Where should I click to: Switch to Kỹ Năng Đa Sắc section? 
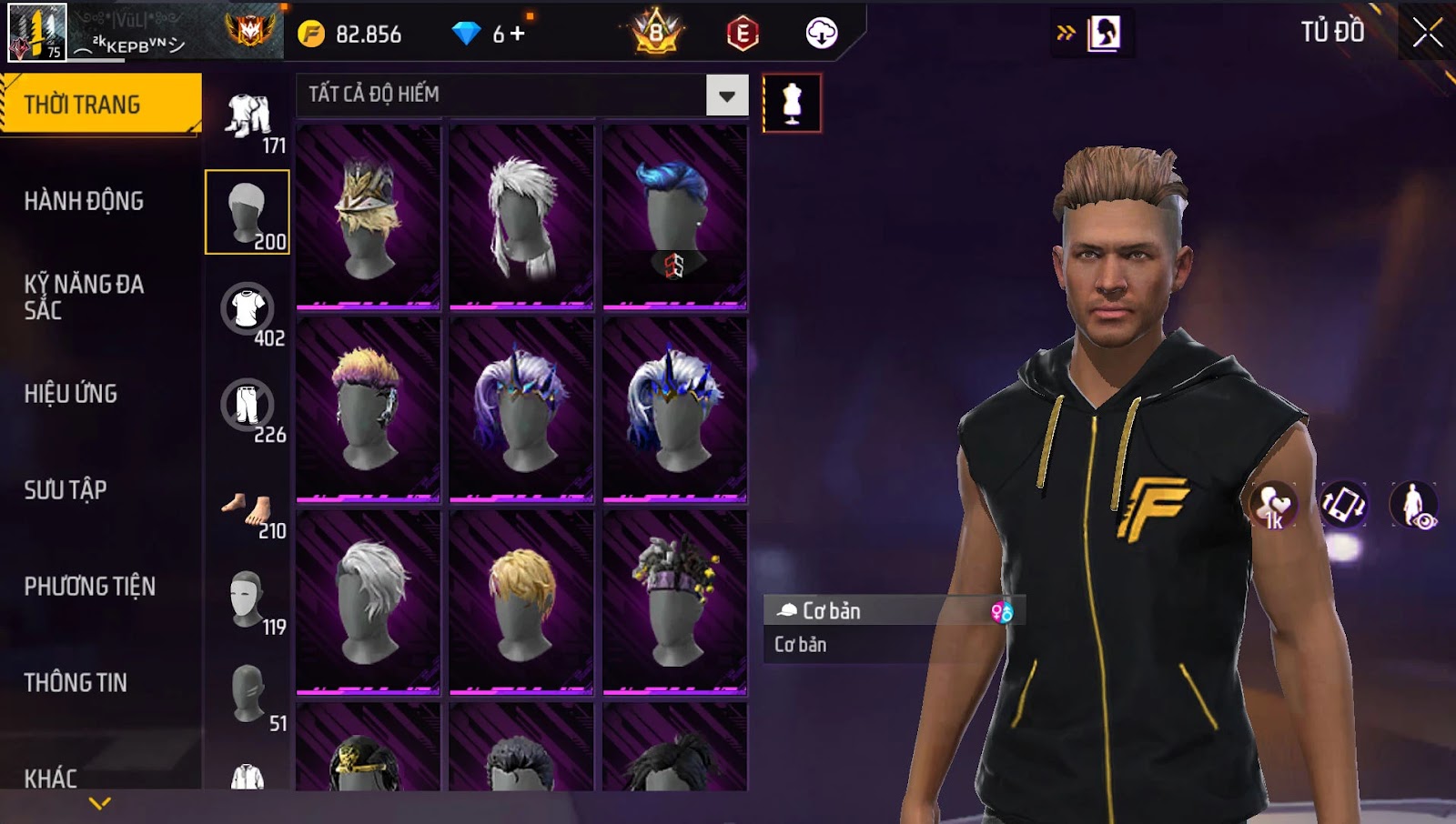coord(84,297)
